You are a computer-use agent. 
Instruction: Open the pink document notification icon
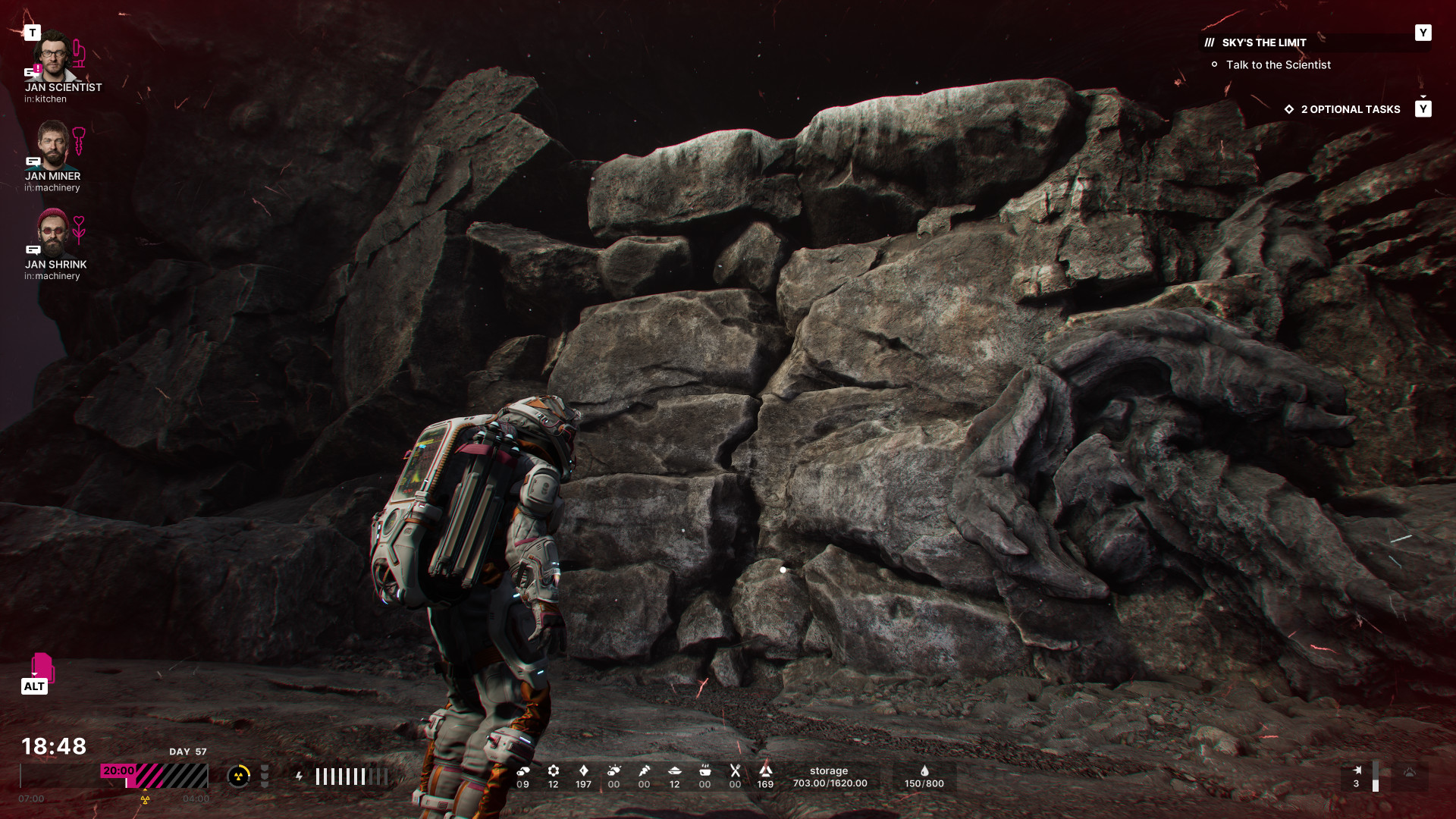(x=42, y=667)
